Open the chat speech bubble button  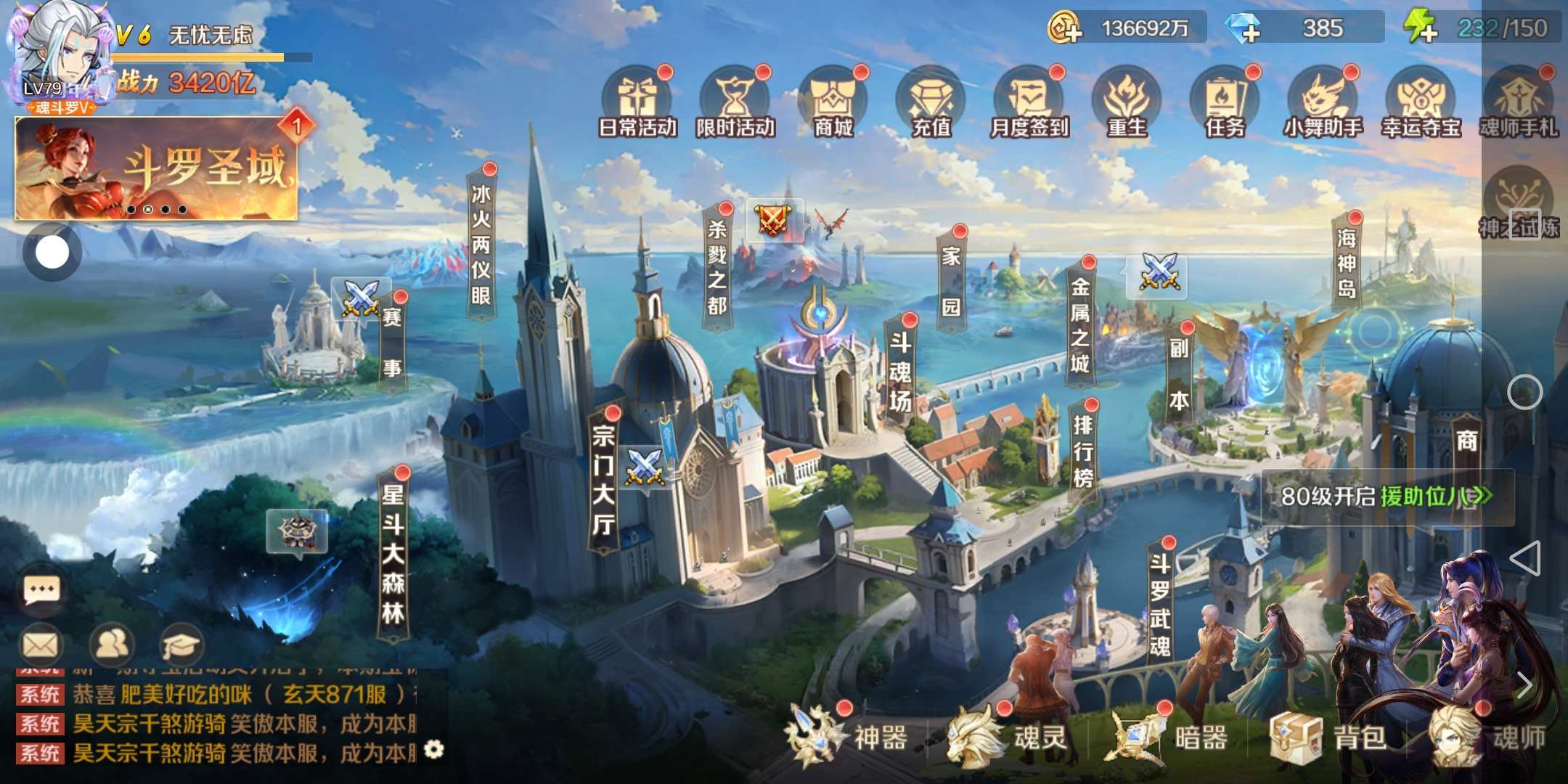click(41, 590)
